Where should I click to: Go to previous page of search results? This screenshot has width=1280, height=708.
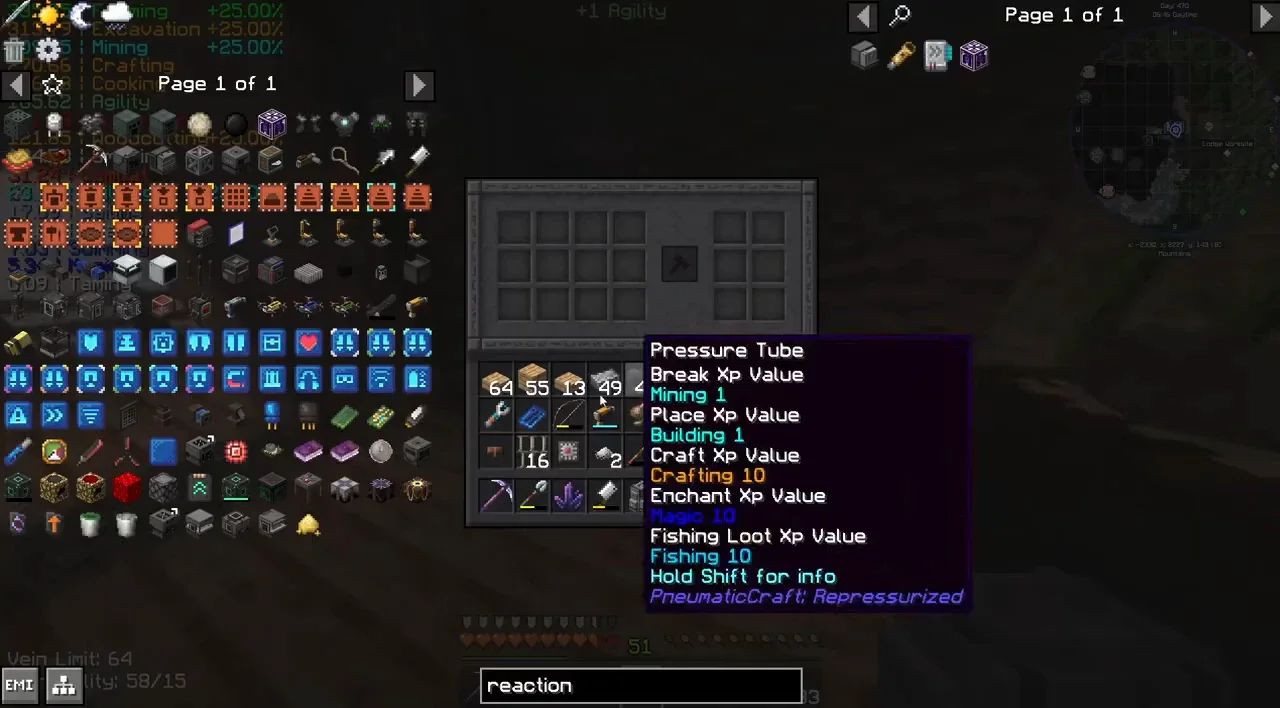point(862,16)
